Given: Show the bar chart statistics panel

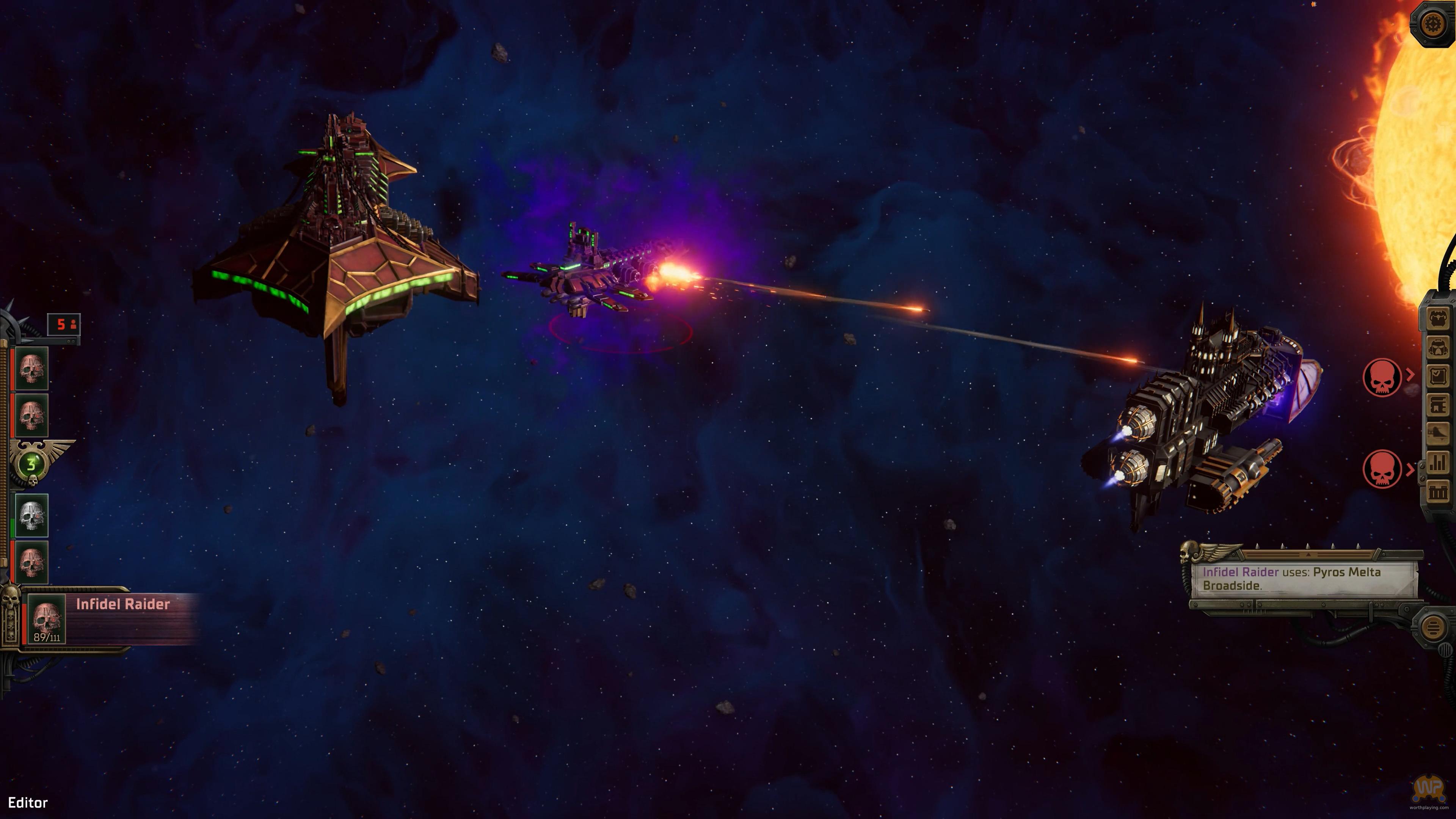Looking at the screenshot, I should [1438, 462].
